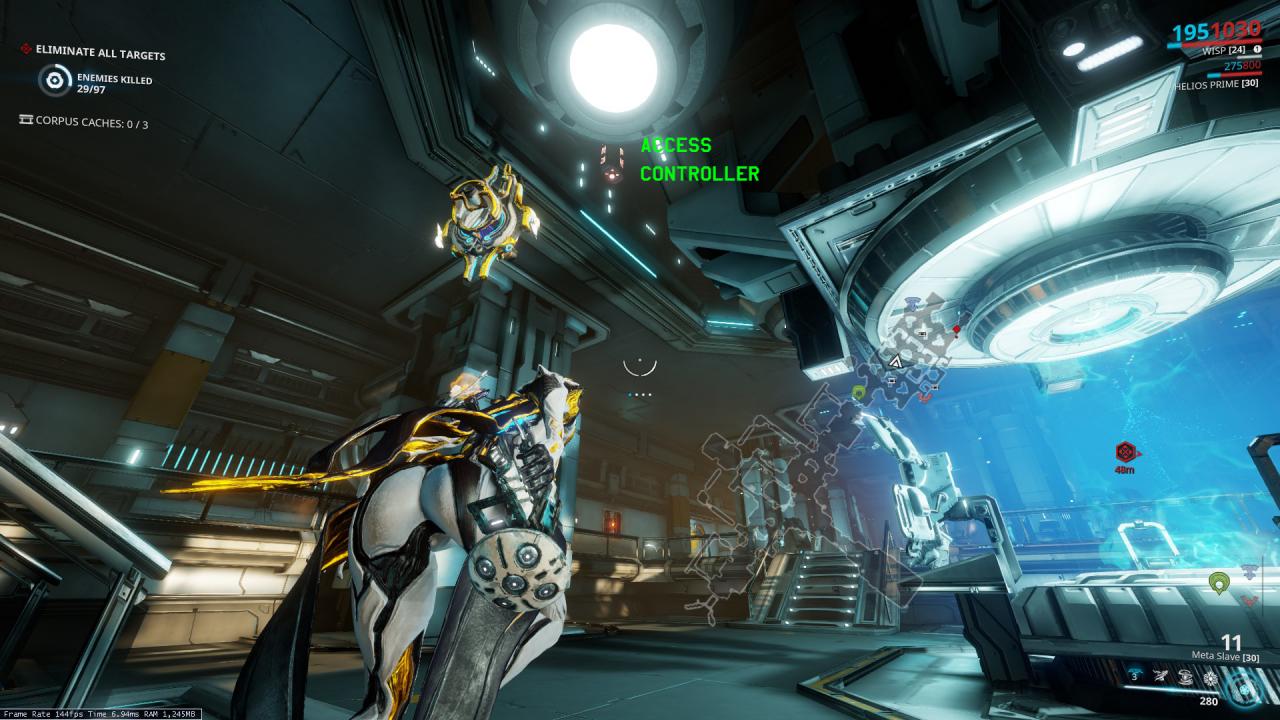Screen dimensions: 1280x720
Task: Activate Wisp's third ability icon
Action: [x=1185, y=677]
